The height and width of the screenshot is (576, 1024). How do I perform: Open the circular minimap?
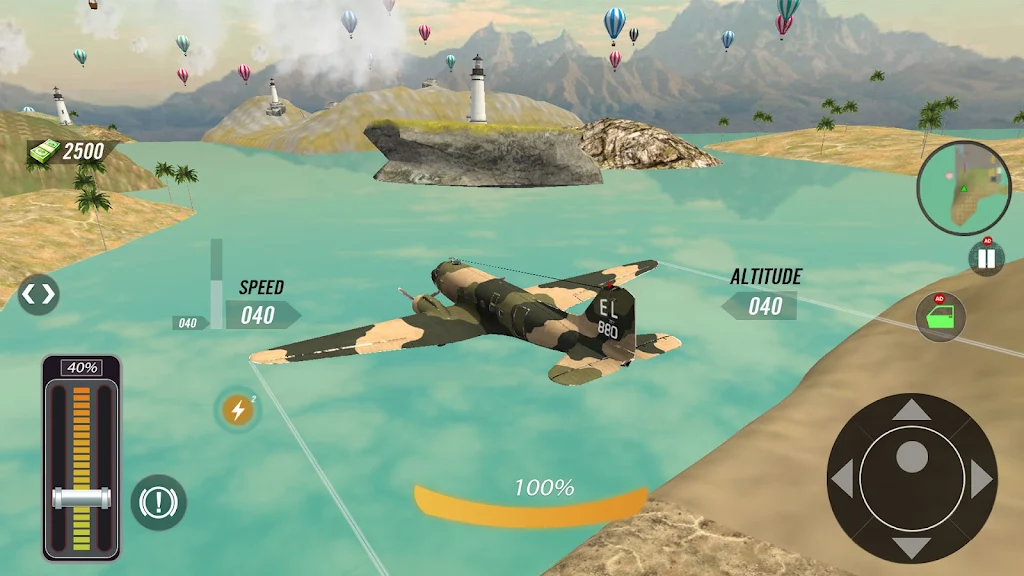click(x=964, y=188)
